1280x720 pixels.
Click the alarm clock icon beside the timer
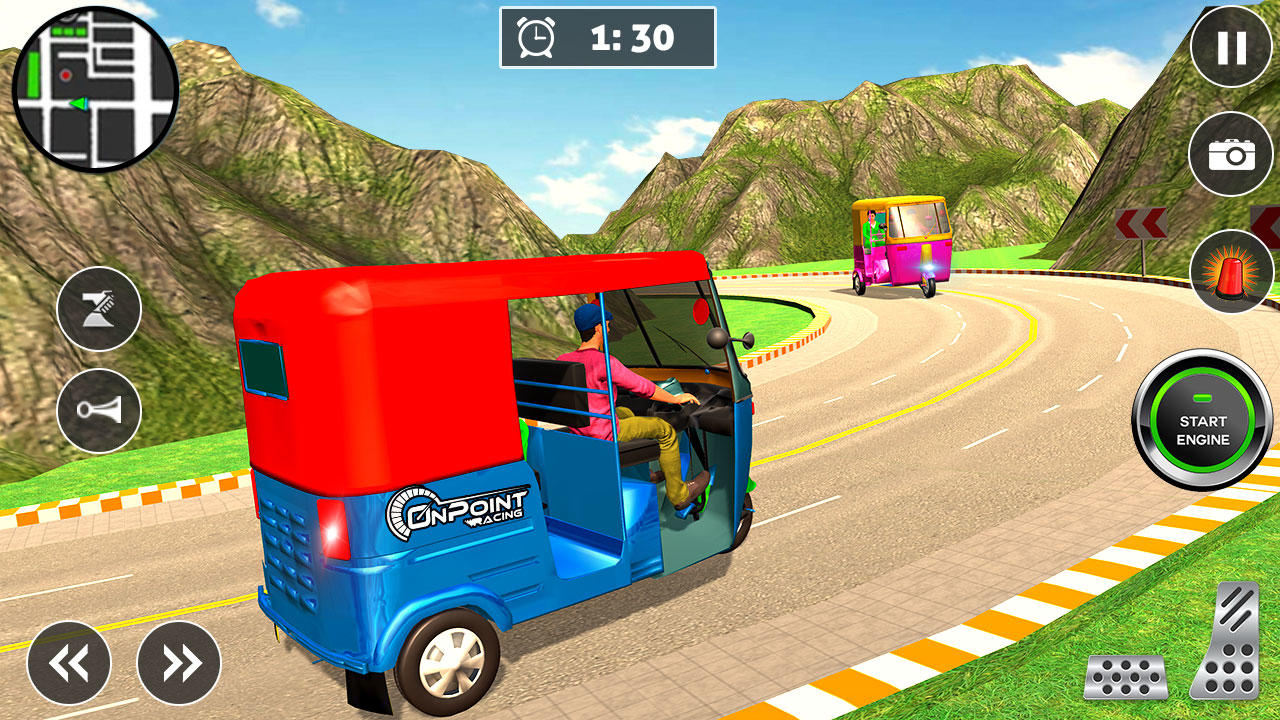(x=534, y=36)
